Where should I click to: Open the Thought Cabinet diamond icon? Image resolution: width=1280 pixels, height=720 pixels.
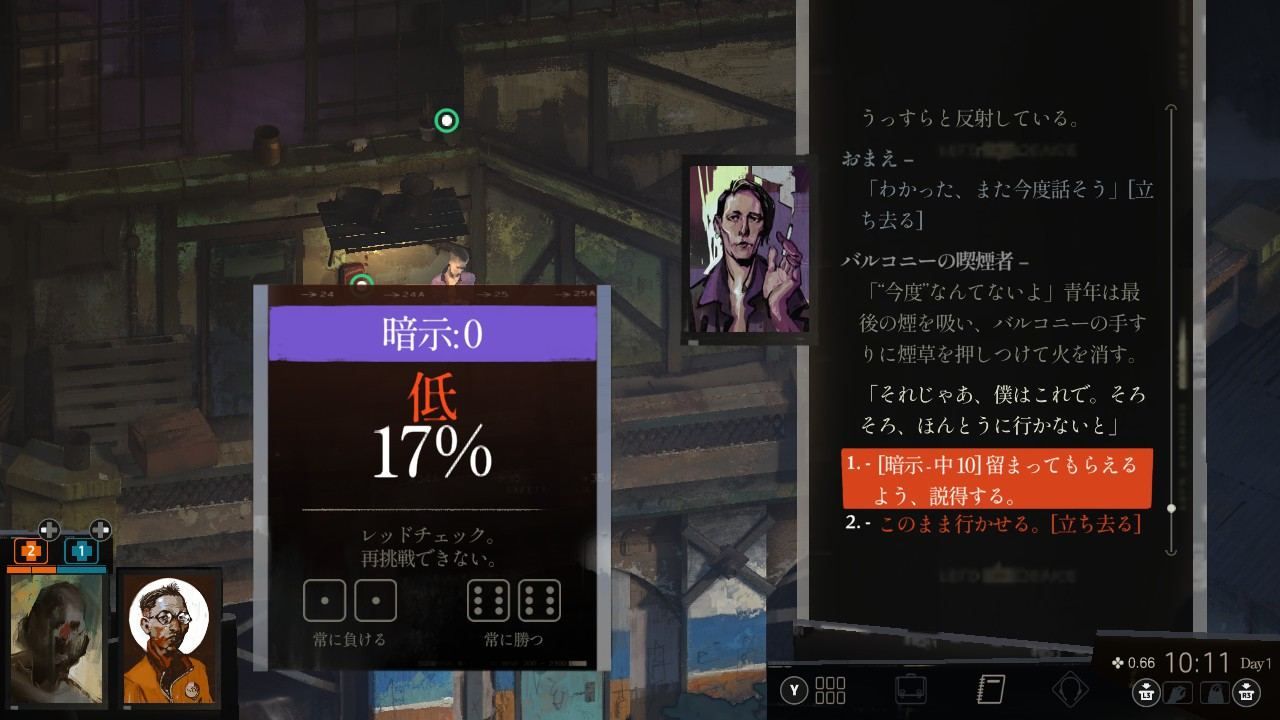click(x=1071, y=688)
